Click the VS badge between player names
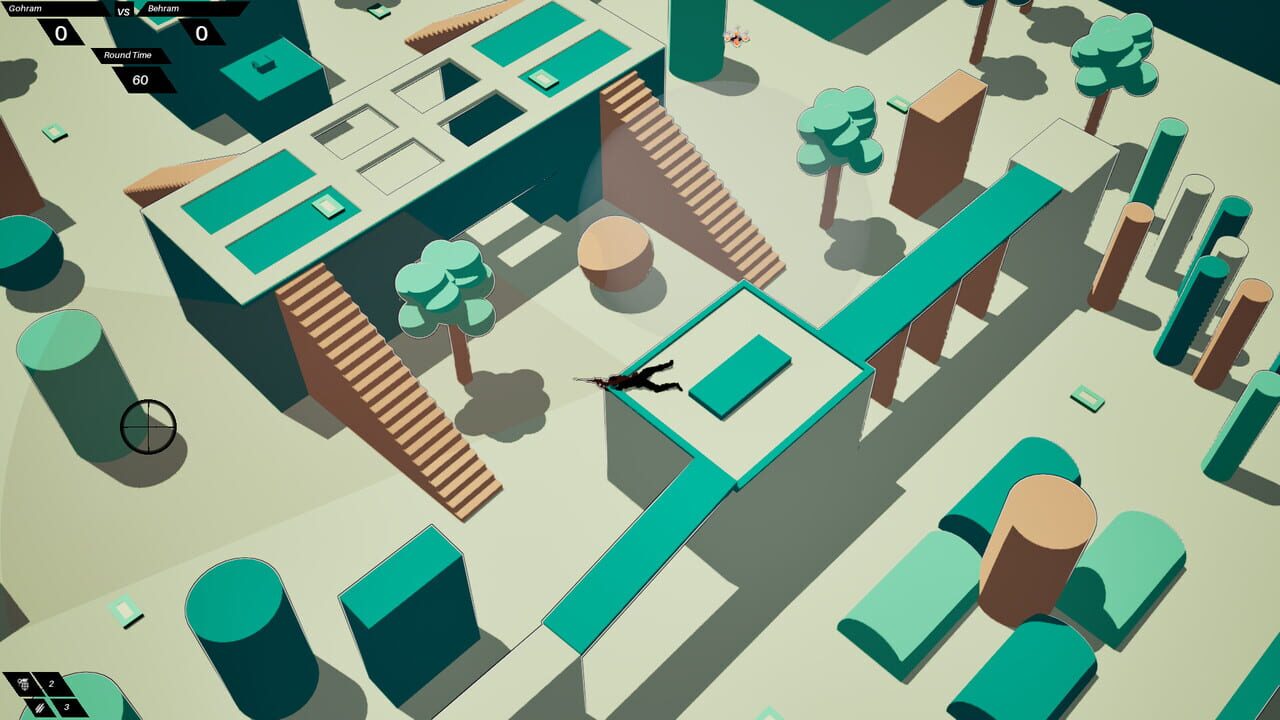This screenshot has height=720, width=1280. point(123,11)
